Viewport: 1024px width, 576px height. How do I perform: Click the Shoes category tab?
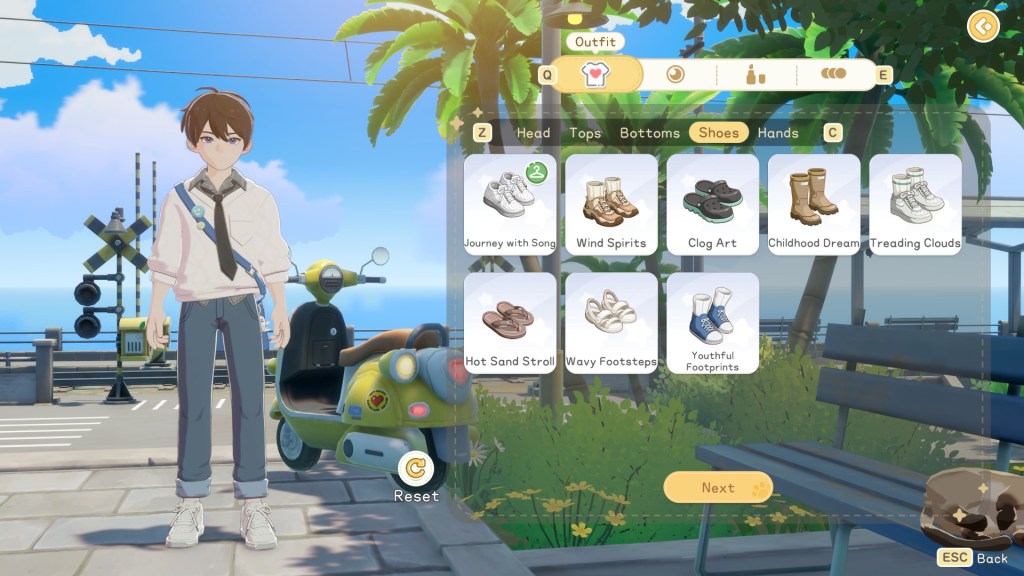718,133
